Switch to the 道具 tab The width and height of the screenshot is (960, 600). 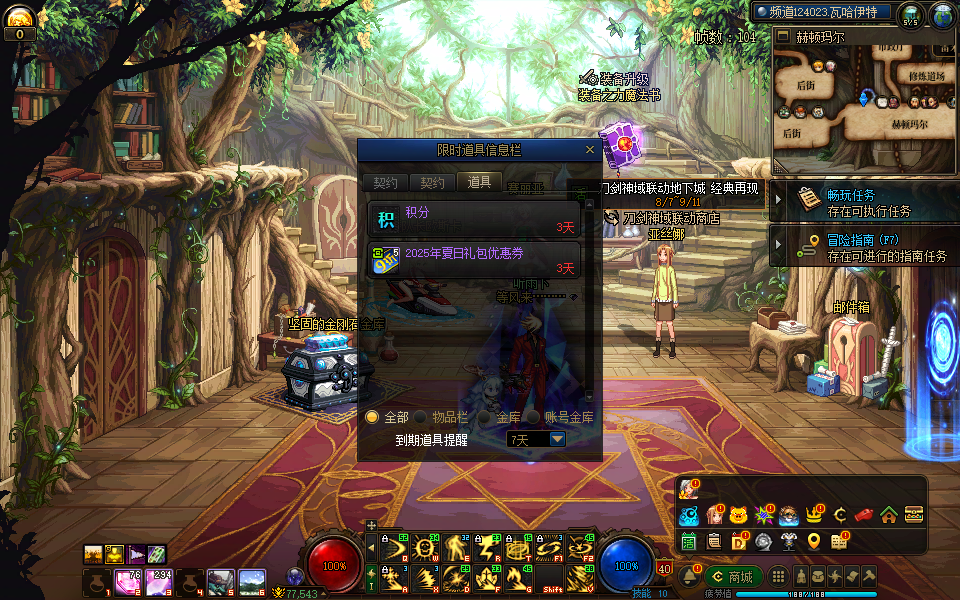click(479, 182)
